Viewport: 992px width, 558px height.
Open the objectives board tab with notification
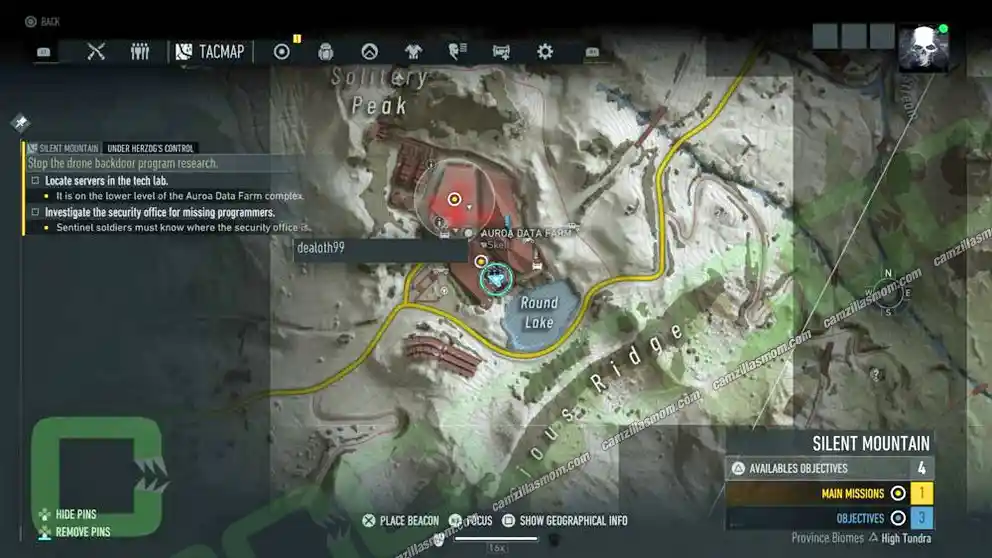pos(282,51)
